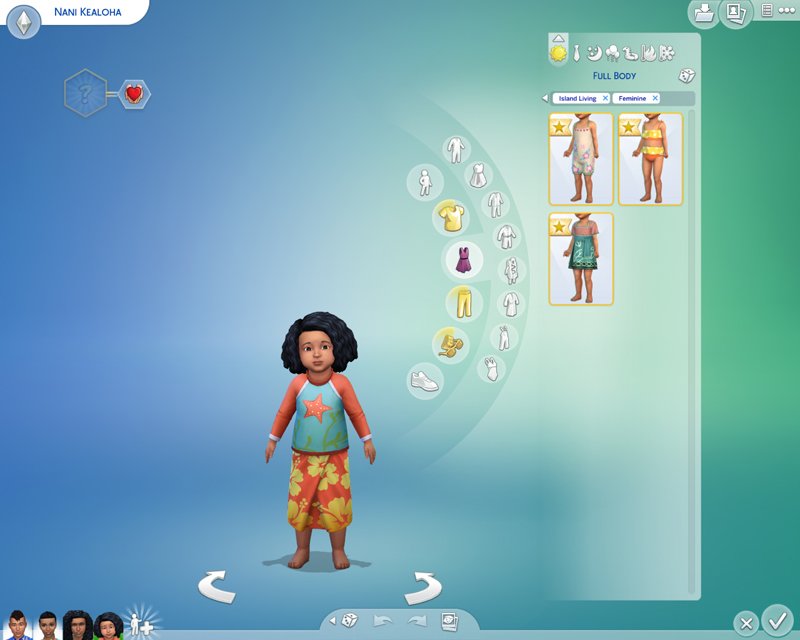Randomize the full body outfit with dice
800x640 pixels.
[x=686, y=76]
